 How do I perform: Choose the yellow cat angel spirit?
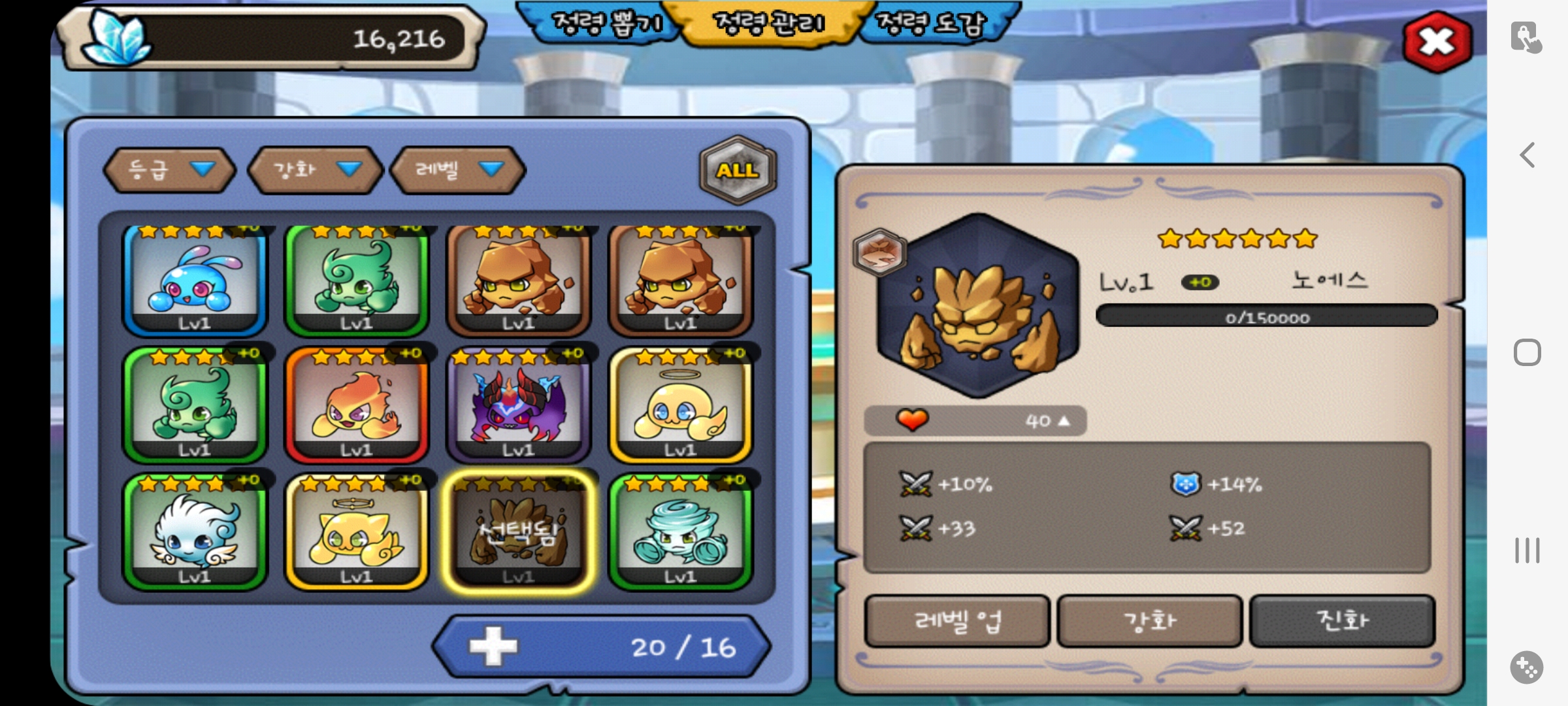pos(357,532)
